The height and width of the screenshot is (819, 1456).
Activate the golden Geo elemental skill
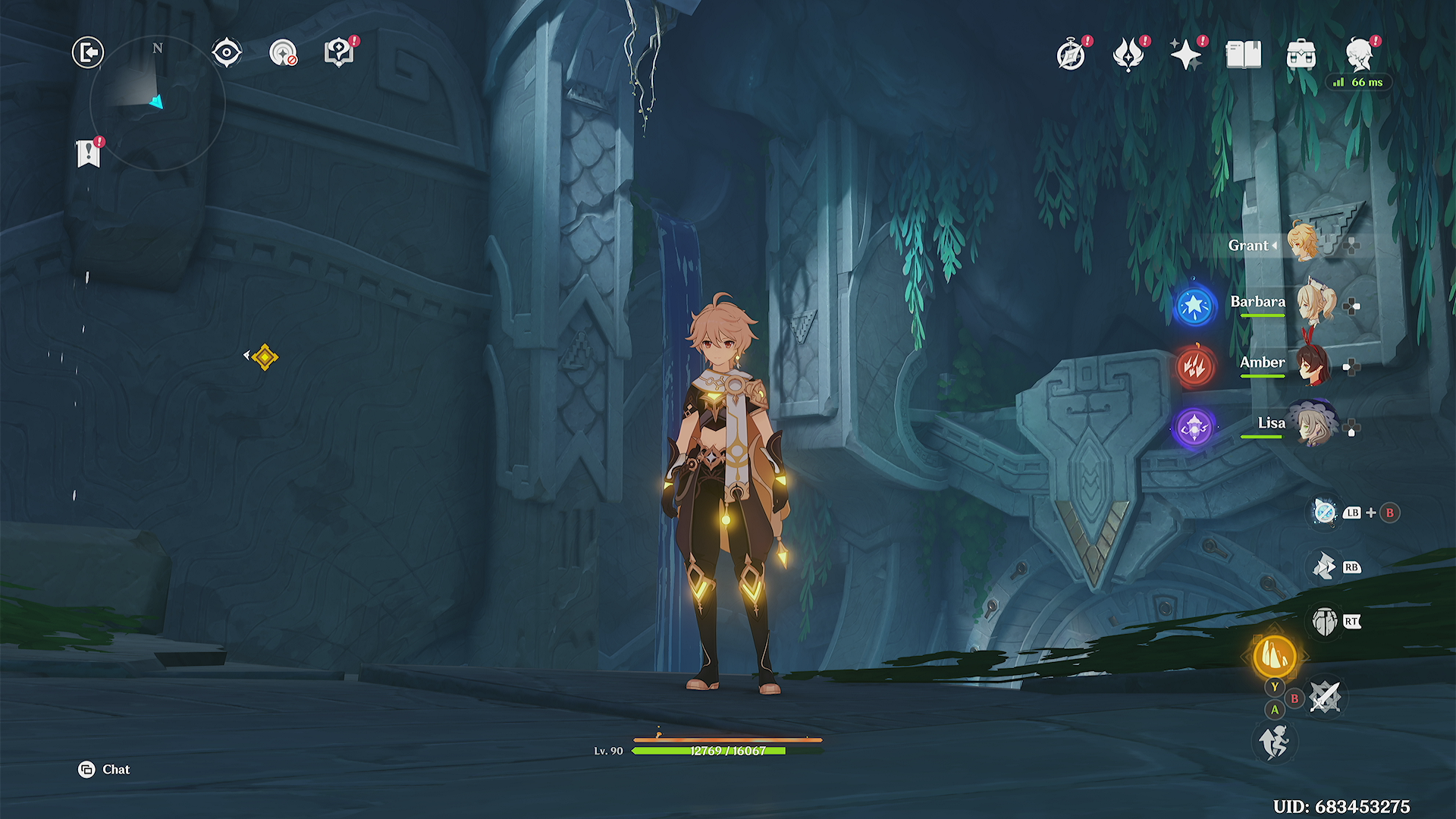(x=1275, y=656)
